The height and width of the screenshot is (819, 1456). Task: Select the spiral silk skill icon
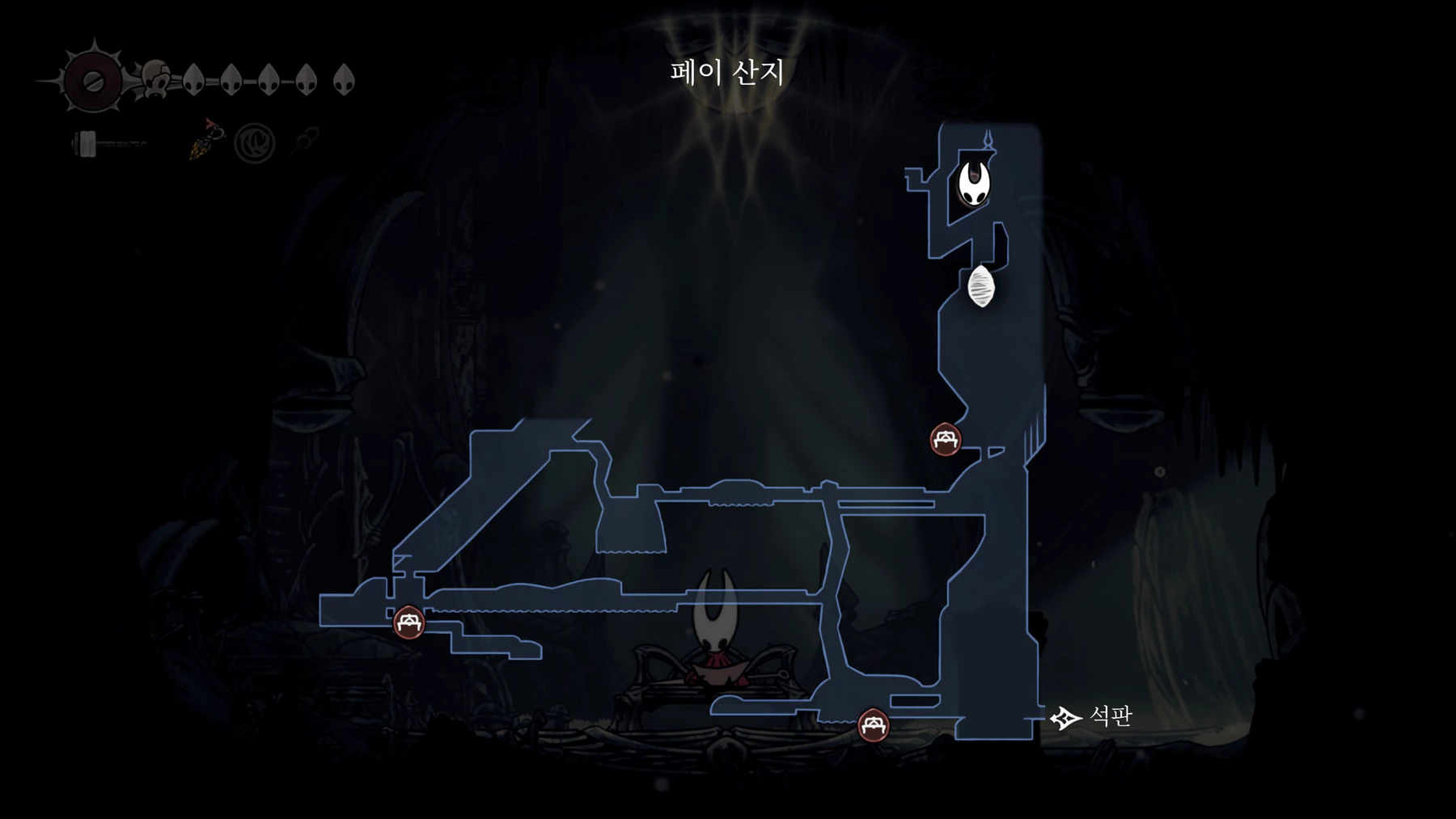click(x=254, y=144)
